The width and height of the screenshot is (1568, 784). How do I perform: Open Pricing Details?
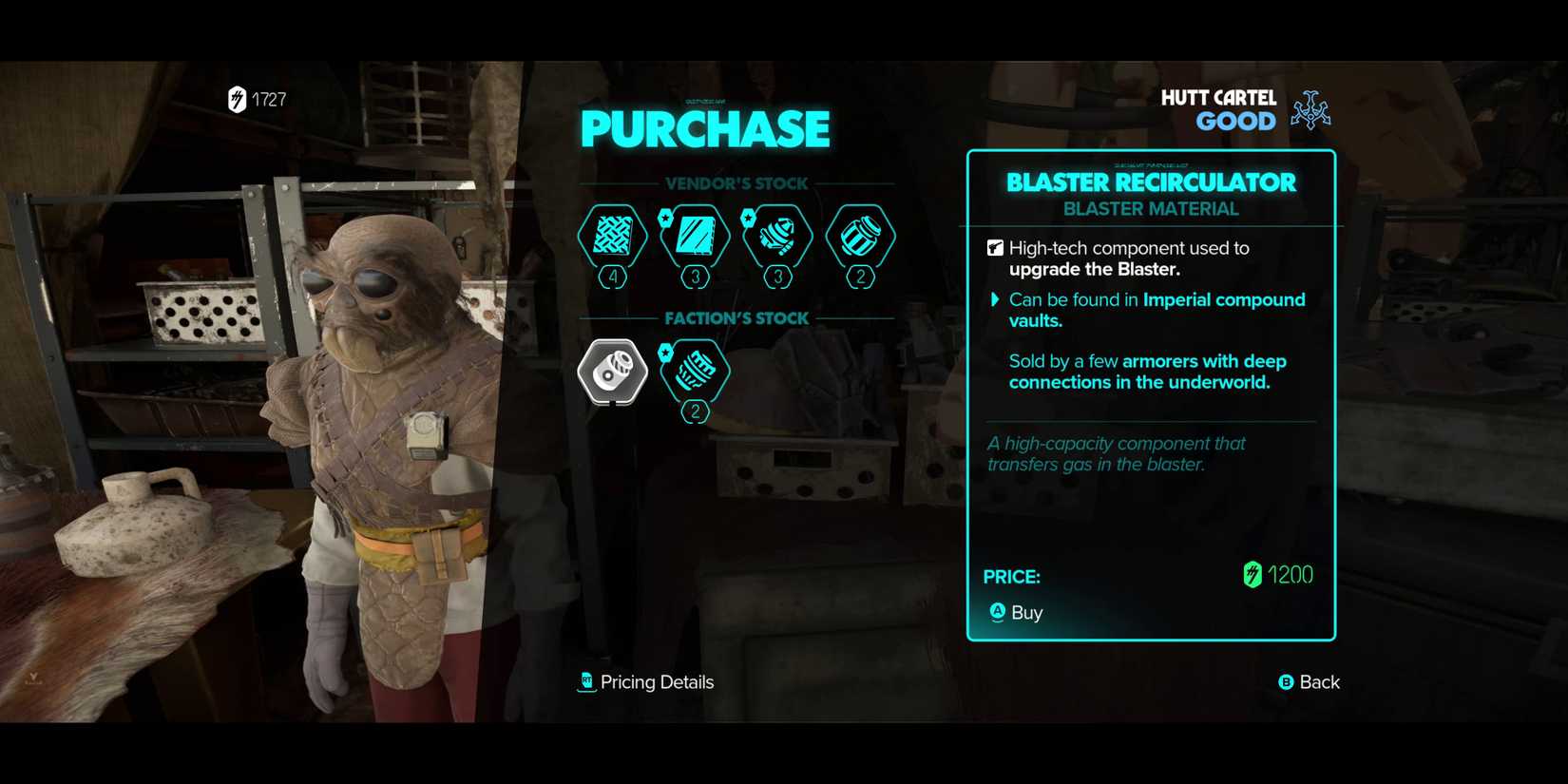pyautogui.click(x=656, y=681)
